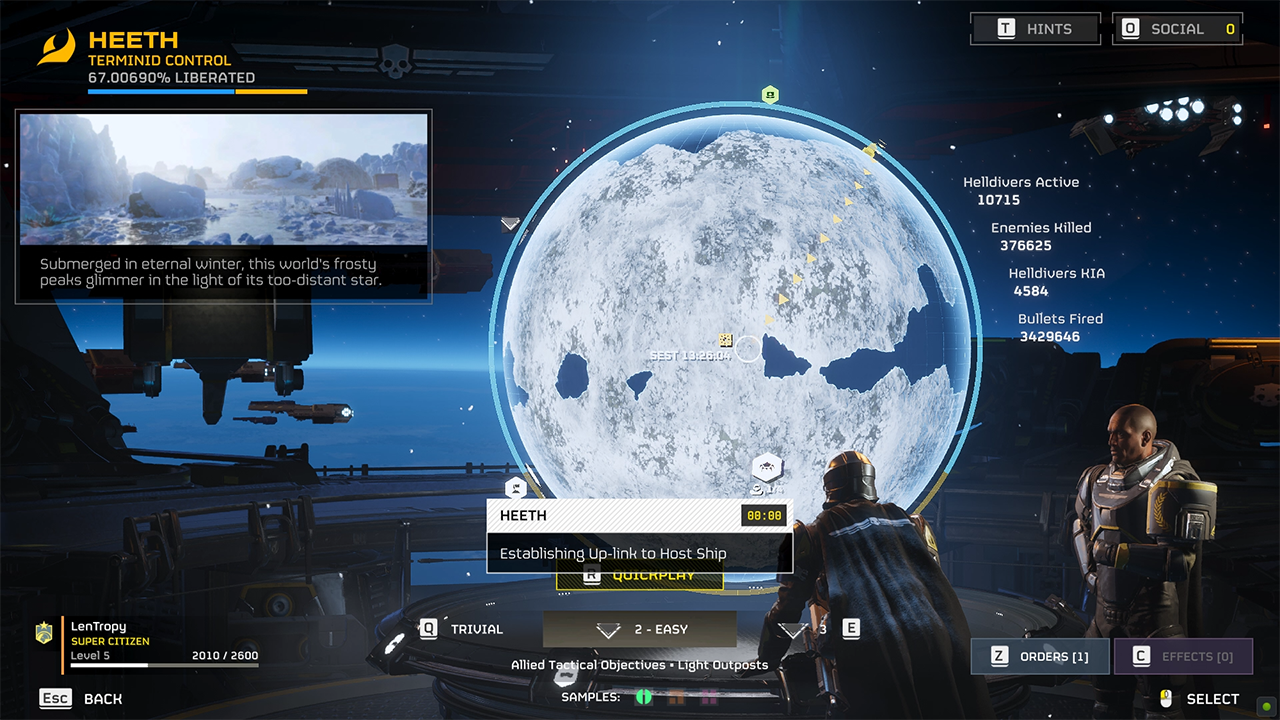Select the 2 - Easy difficulty
This screenshot has height=720, width=1280.
pyautogui.click(x=640, y=629)
